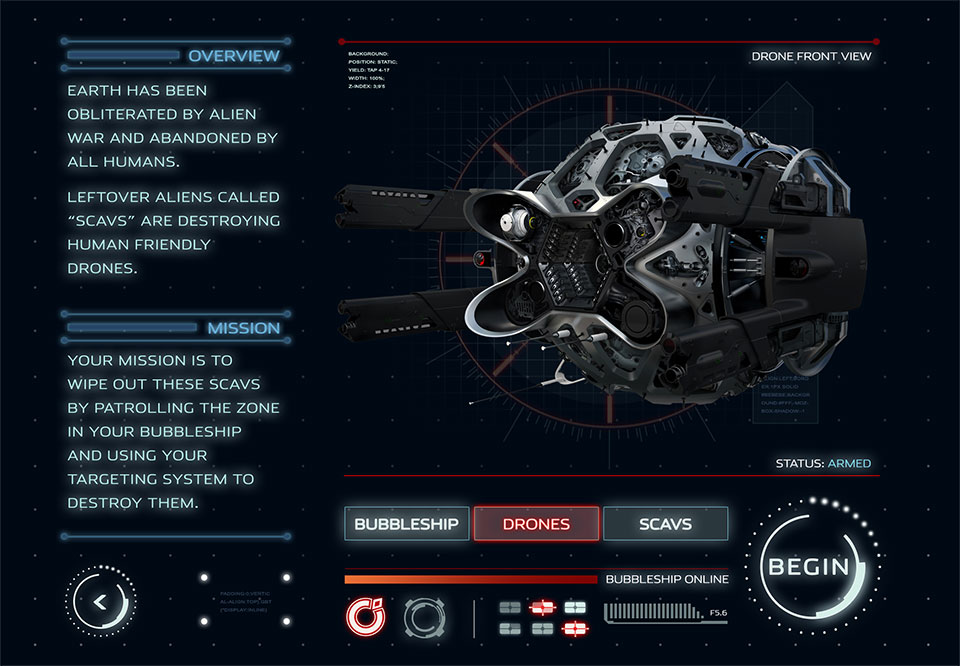The width and height of the screenshot is (960, 666).
Task: Go back with the left arrow button
Action: [100, 601]
